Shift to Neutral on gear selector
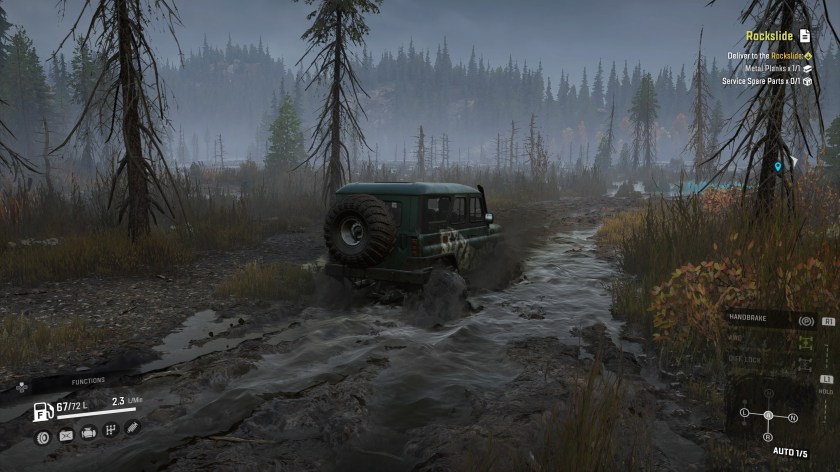 tap(792, 417)
